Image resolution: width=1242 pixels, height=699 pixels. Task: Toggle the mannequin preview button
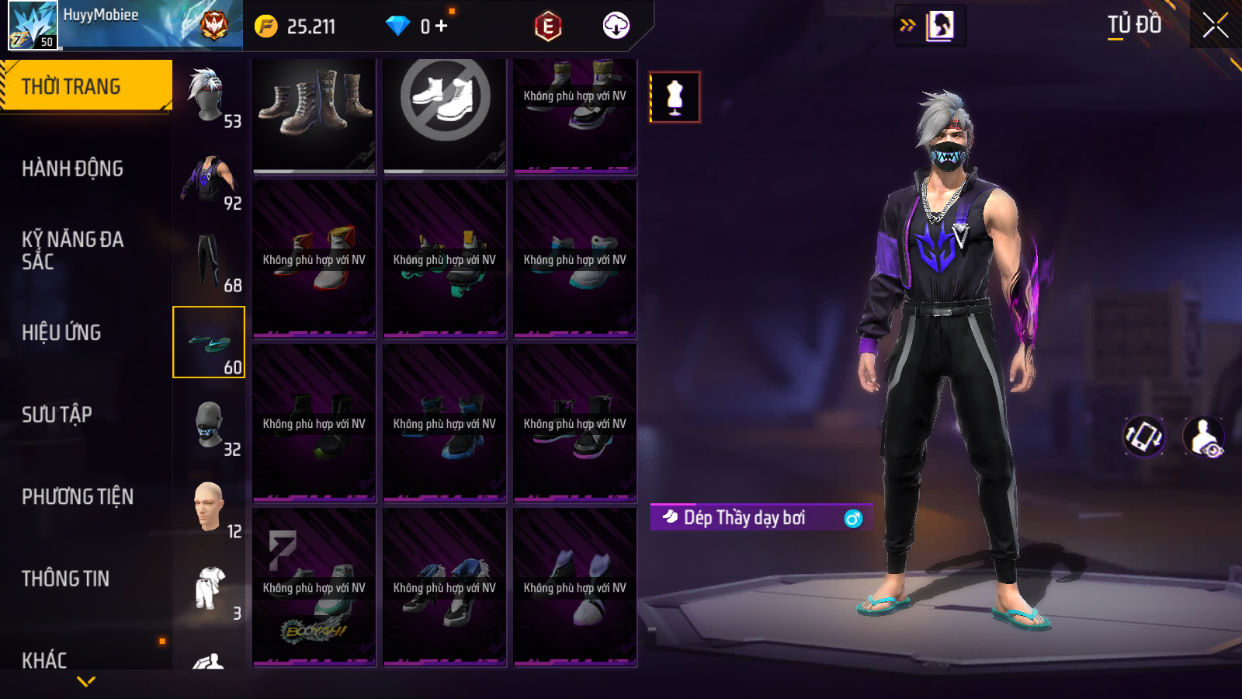[675, 97]
